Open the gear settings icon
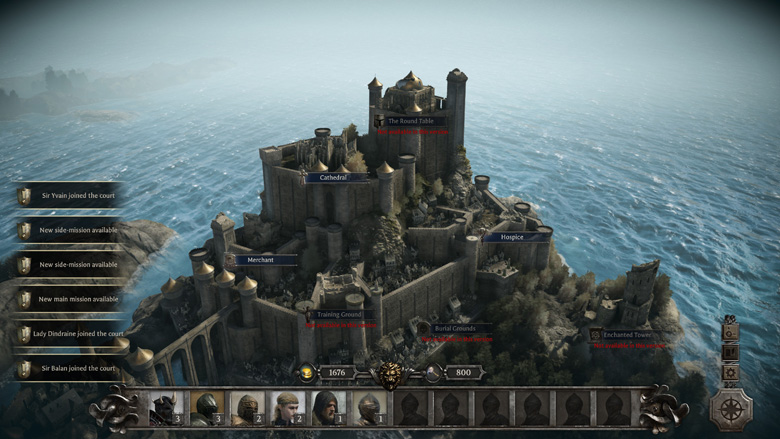Screen dimensions: 780x439 pyautogui.click(x=731, y=373)
